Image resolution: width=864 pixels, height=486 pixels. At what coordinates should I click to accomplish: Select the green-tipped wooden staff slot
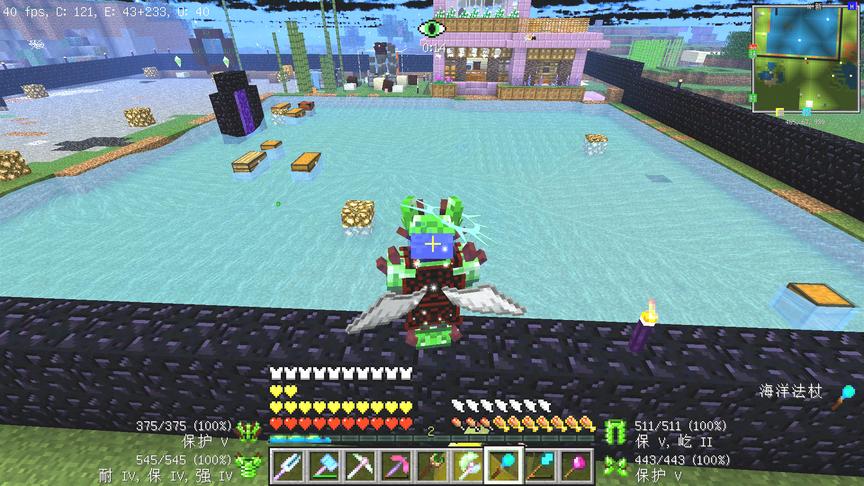click(x=431, y=466)
